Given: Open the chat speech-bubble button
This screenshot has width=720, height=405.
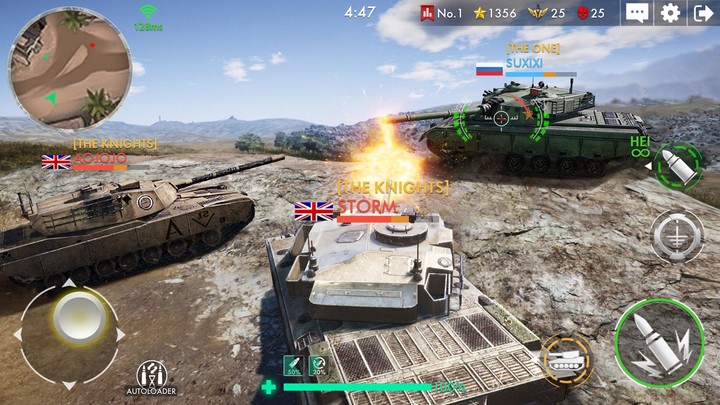Looking at the screenshot, I should (x=637, y=13).
